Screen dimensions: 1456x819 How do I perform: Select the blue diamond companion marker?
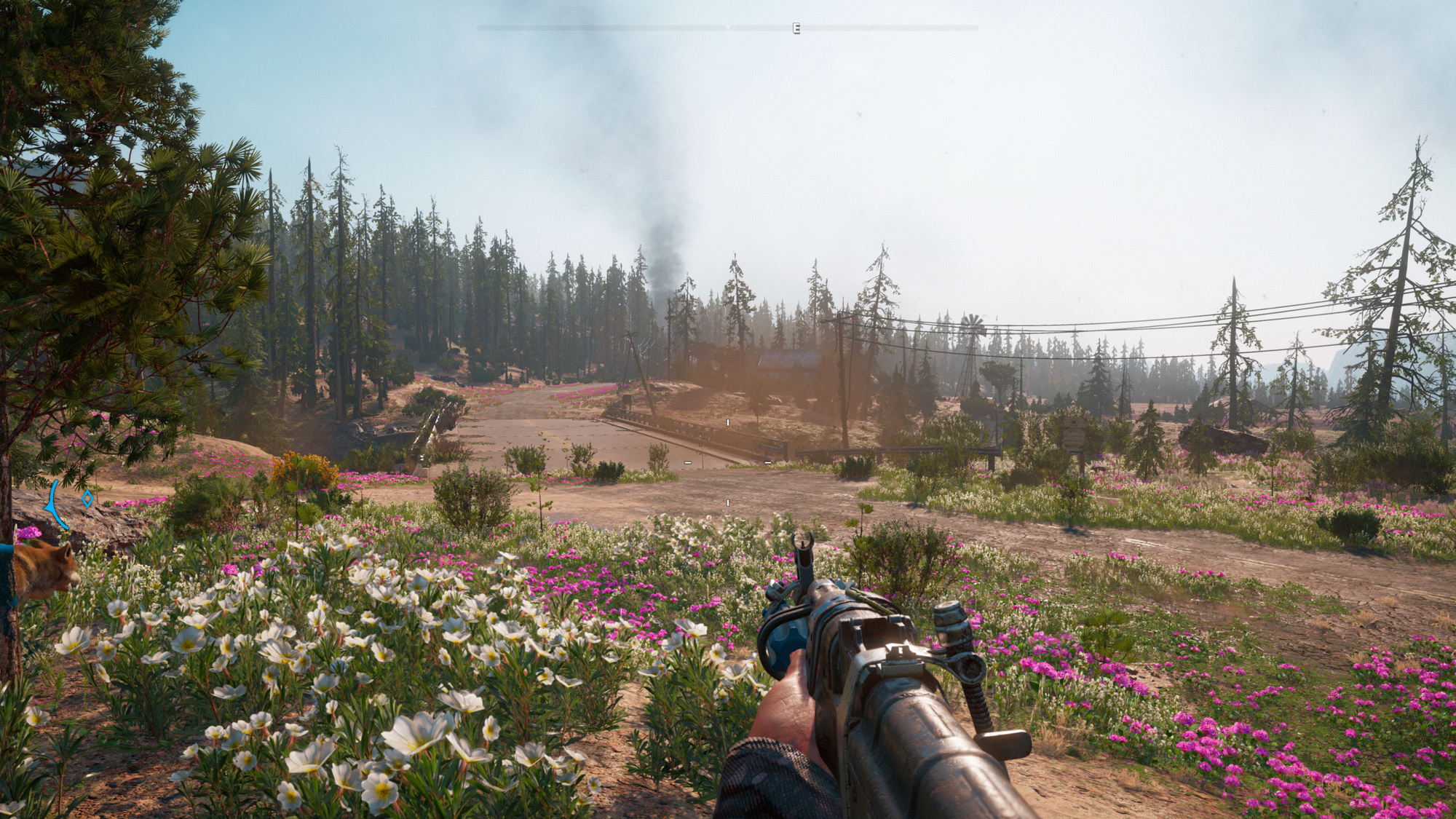pos(87,499)
